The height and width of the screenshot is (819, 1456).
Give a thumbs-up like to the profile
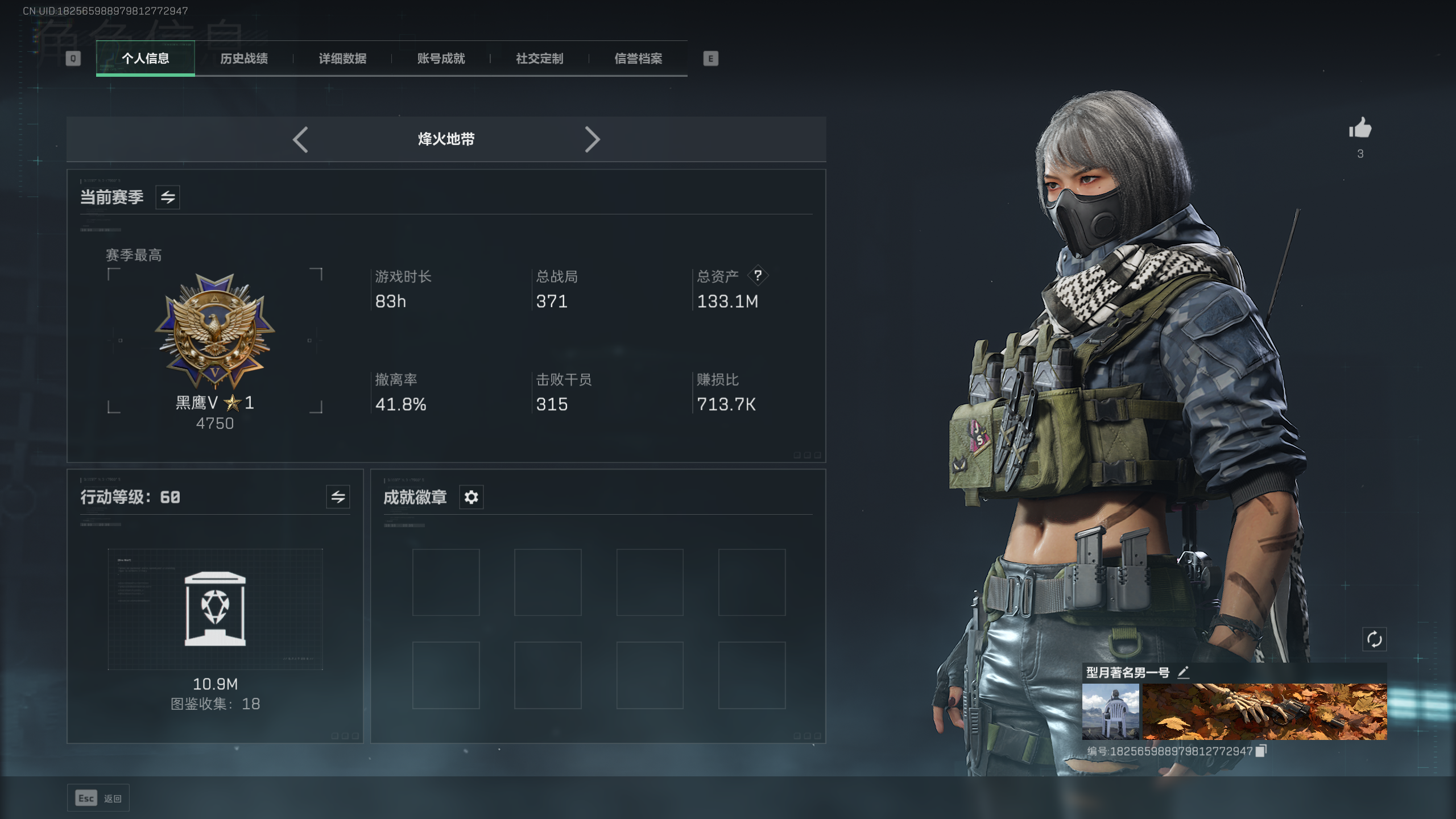1360,129
